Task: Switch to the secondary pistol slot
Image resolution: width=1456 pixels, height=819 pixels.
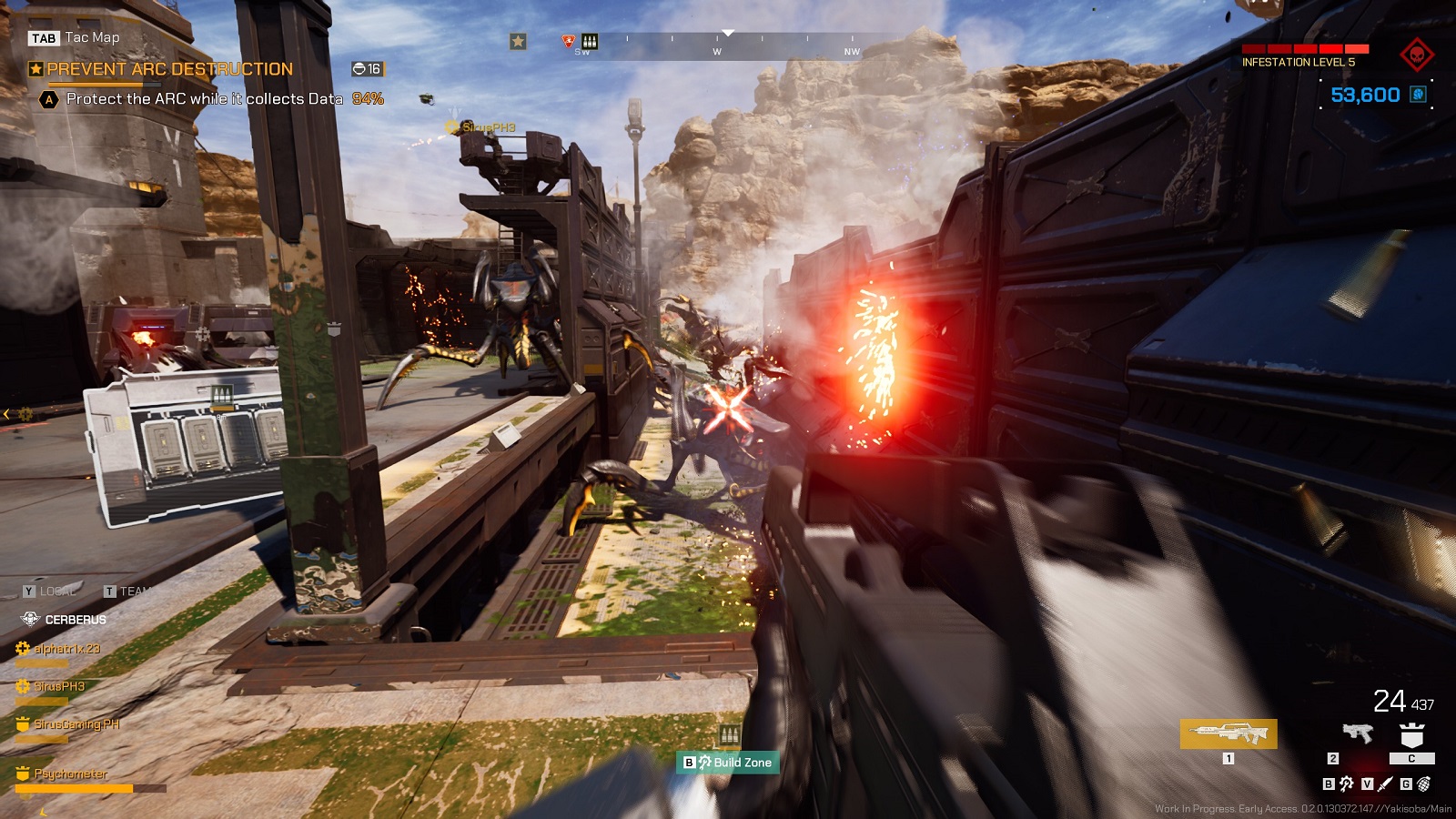Action: pyautogui.click(x=1357, y=733)
